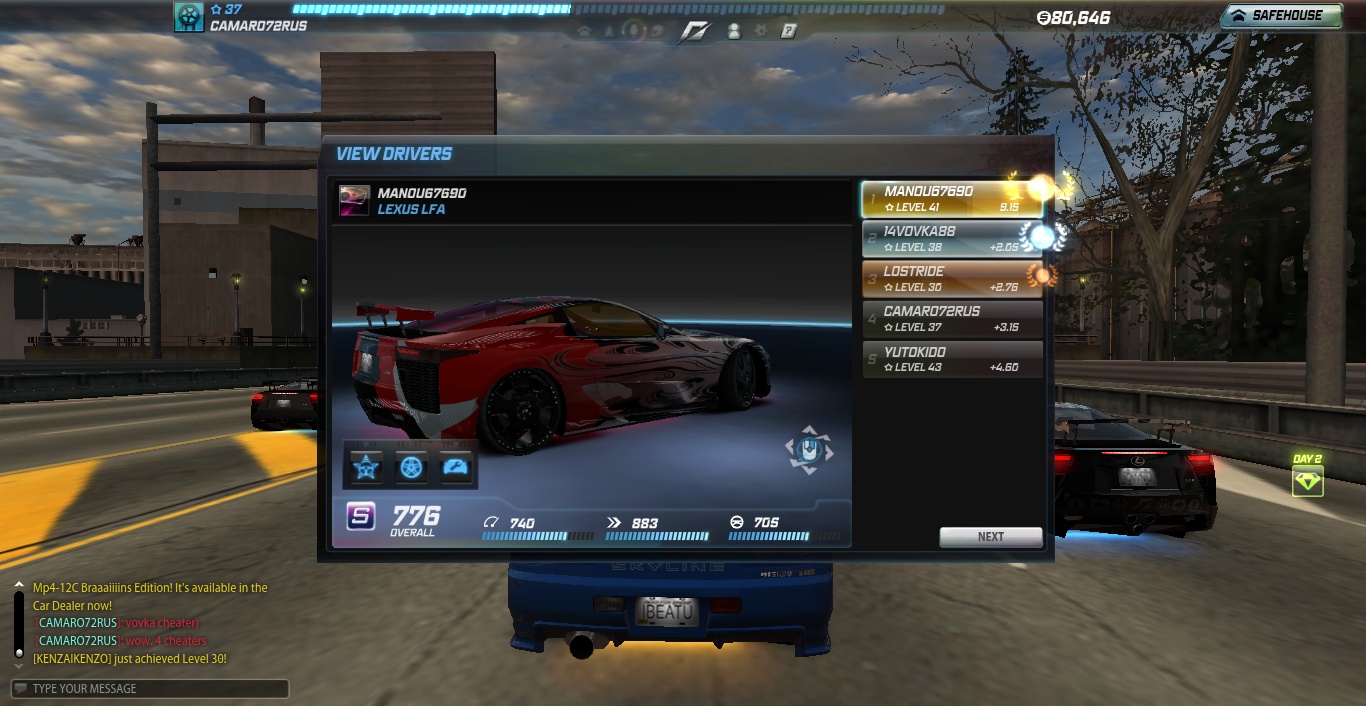Click the mouse rotate-view control icon
The image size is (1366, 706).
click(x=808, y=451)
